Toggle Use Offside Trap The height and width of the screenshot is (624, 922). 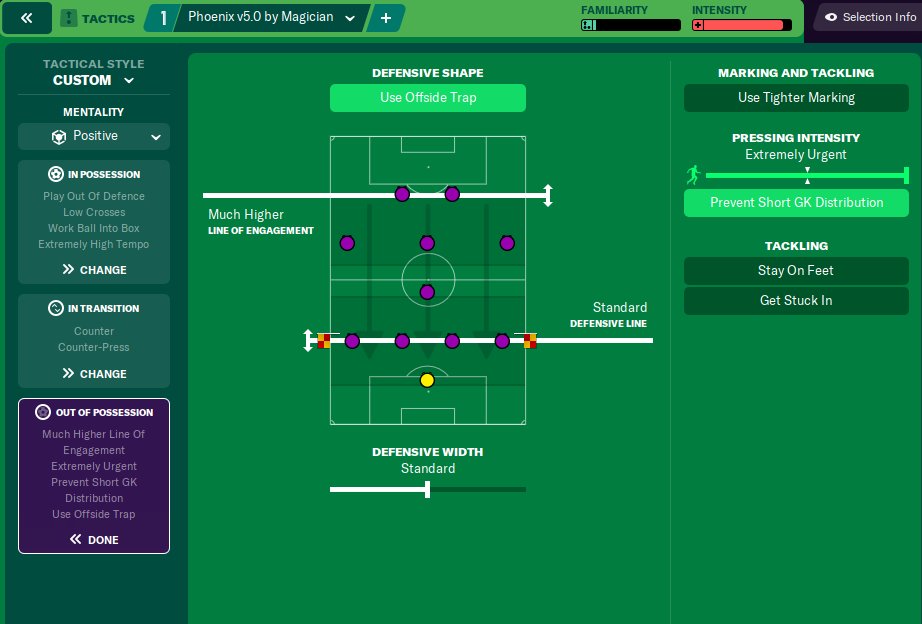(427, 98)
